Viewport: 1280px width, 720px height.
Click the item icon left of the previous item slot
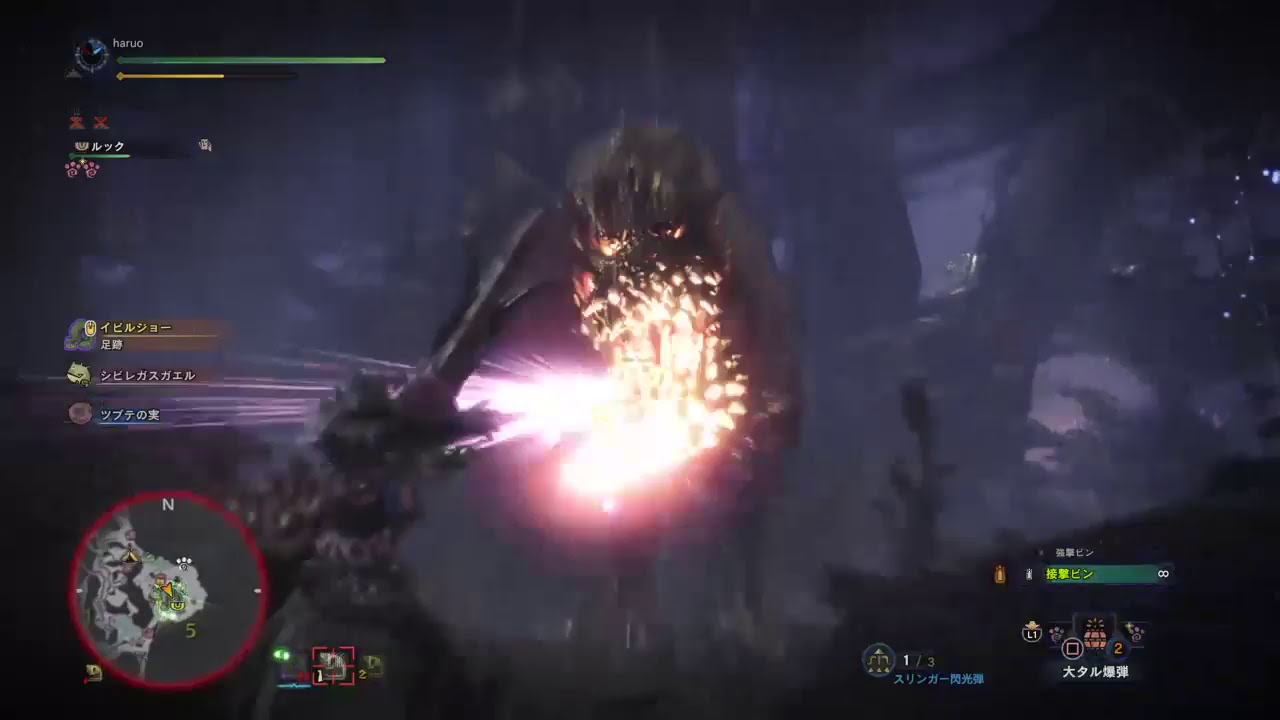point(1054,634)
